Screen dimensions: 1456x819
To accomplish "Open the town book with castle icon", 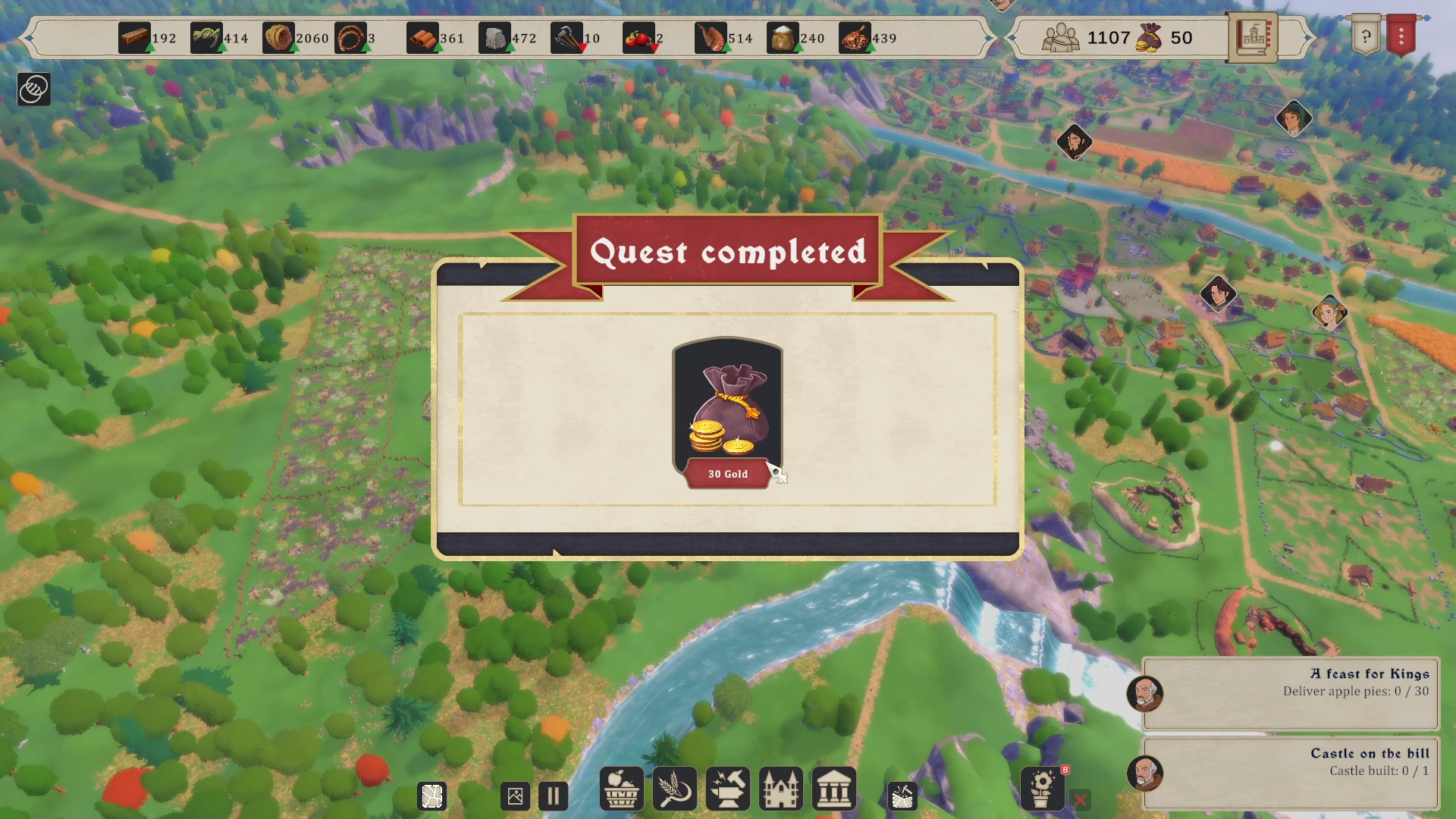I will point(1252,37).
